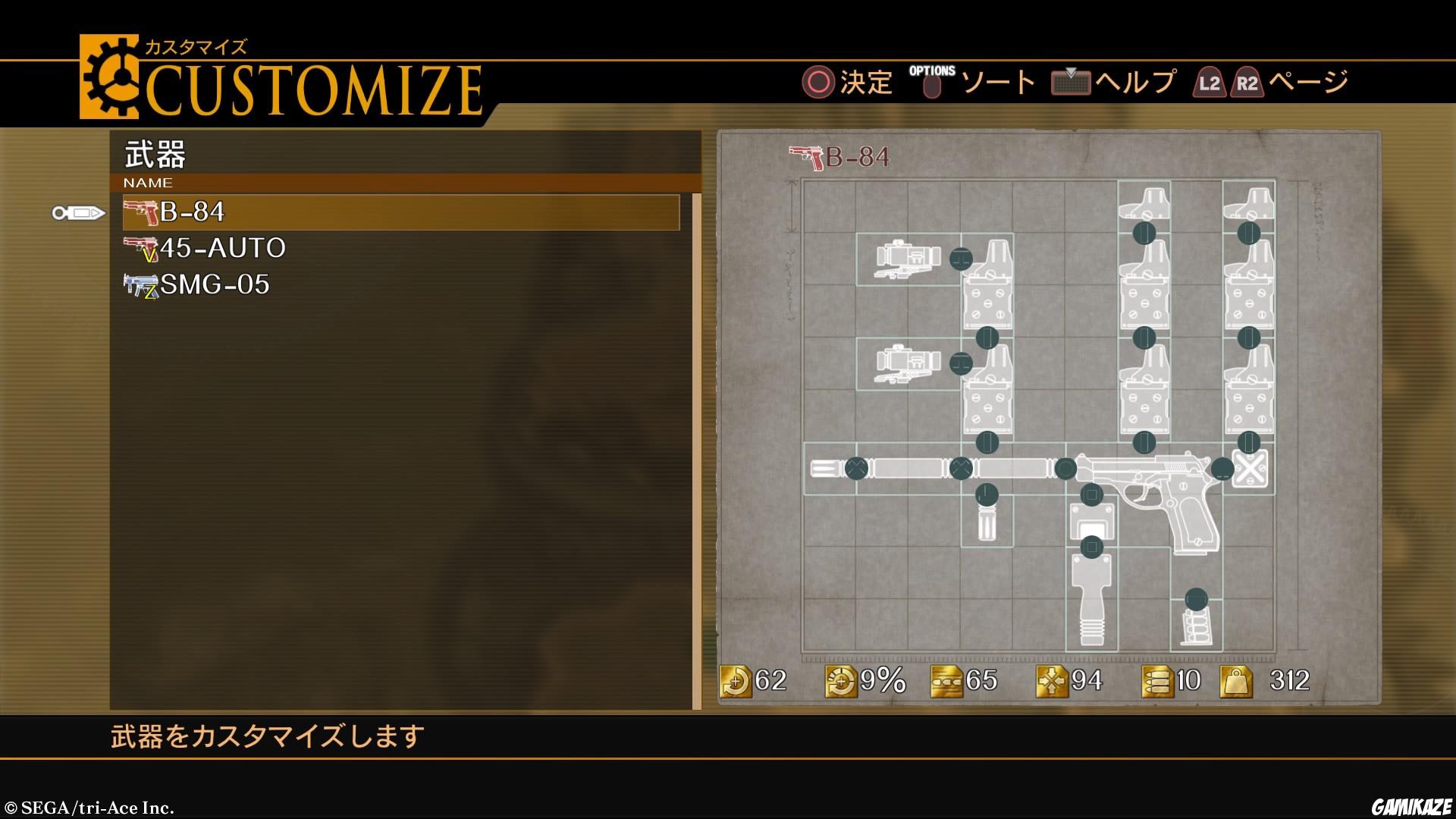
Task: Toggle the barrel connection node marked with X
Action: click(x=856, y=469)
